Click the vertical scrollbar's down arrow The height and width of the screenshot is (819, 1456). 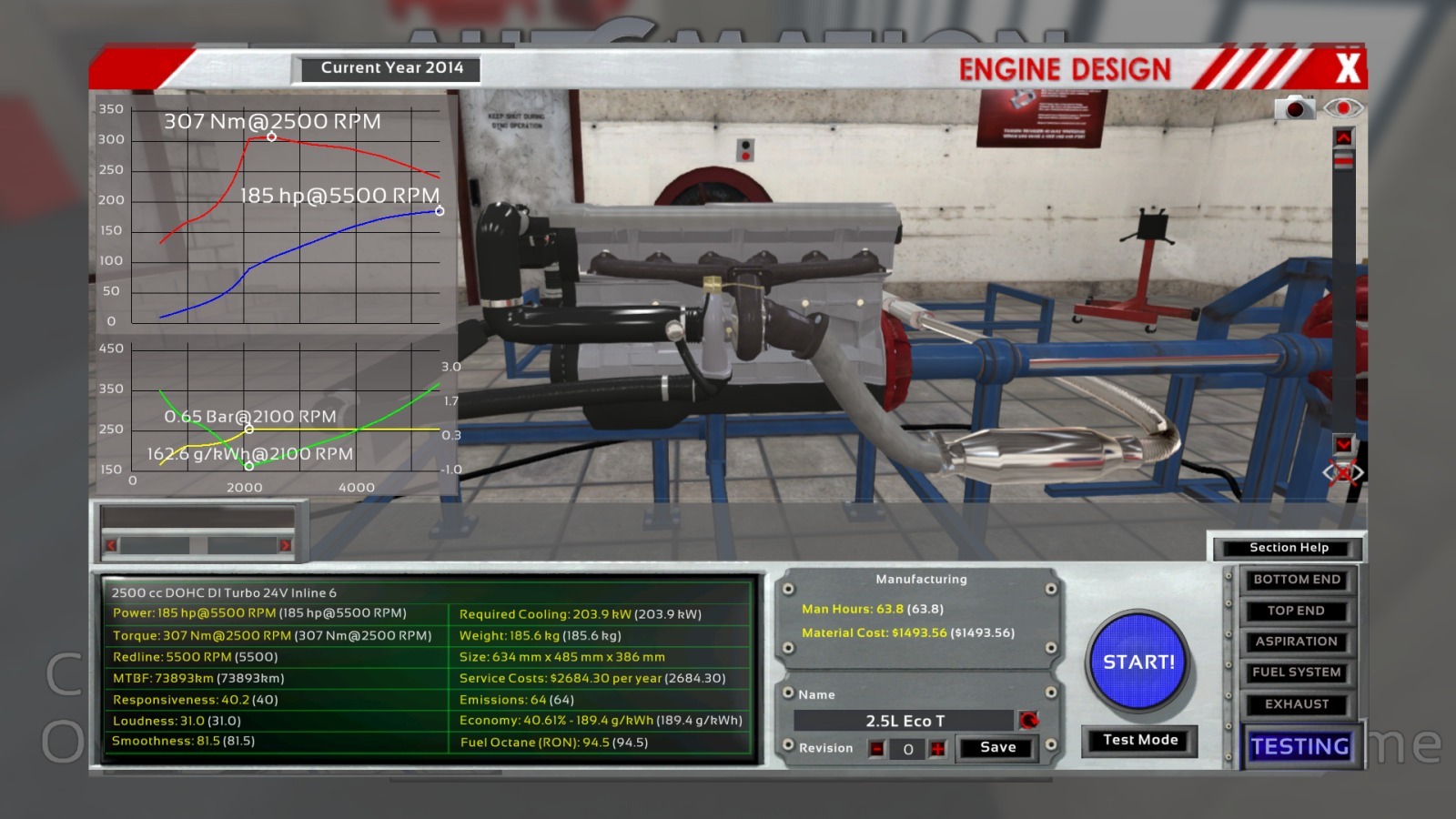(1343, 444)
